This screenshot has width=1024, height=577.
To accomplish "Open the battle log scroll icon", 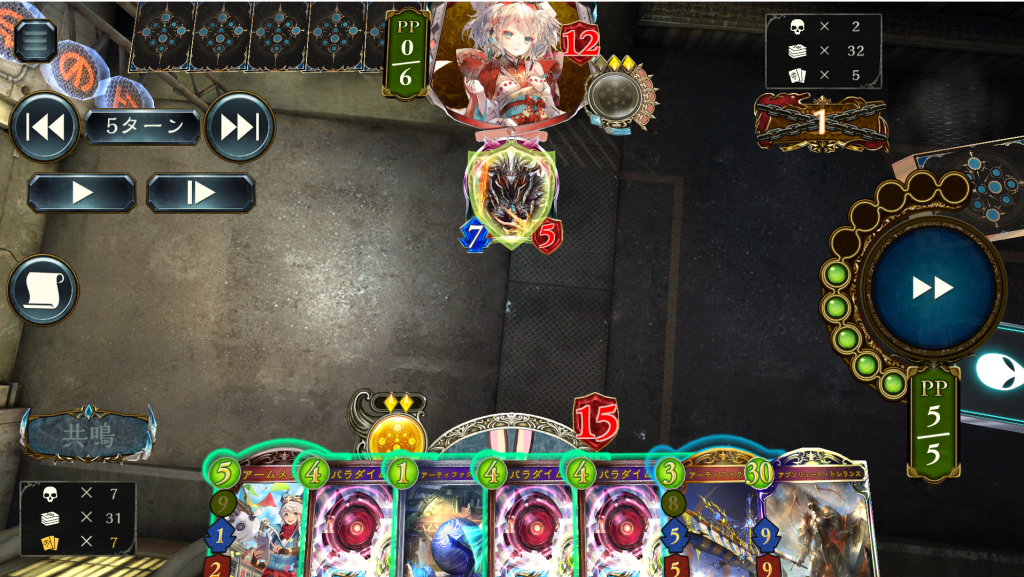I will point(43,290).
